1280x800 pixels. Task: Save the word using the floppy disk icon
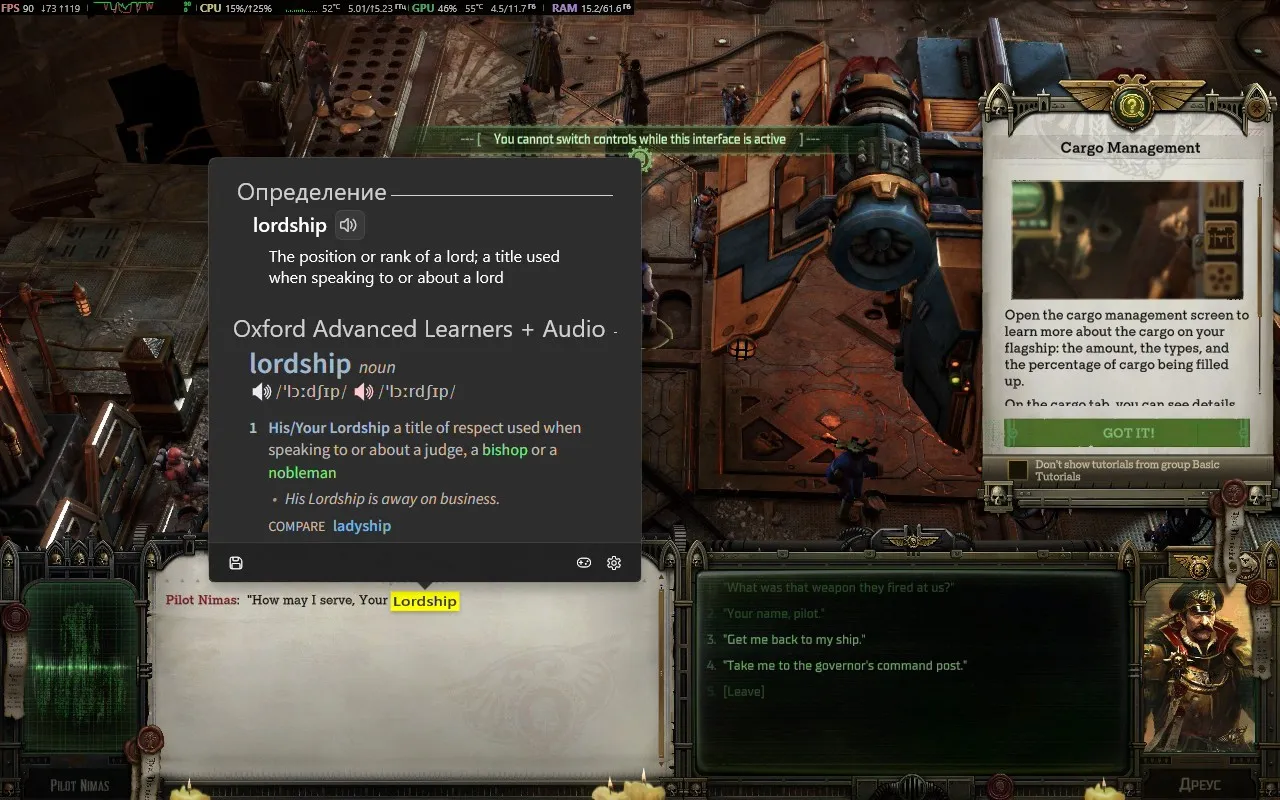[x=236, y=563]
